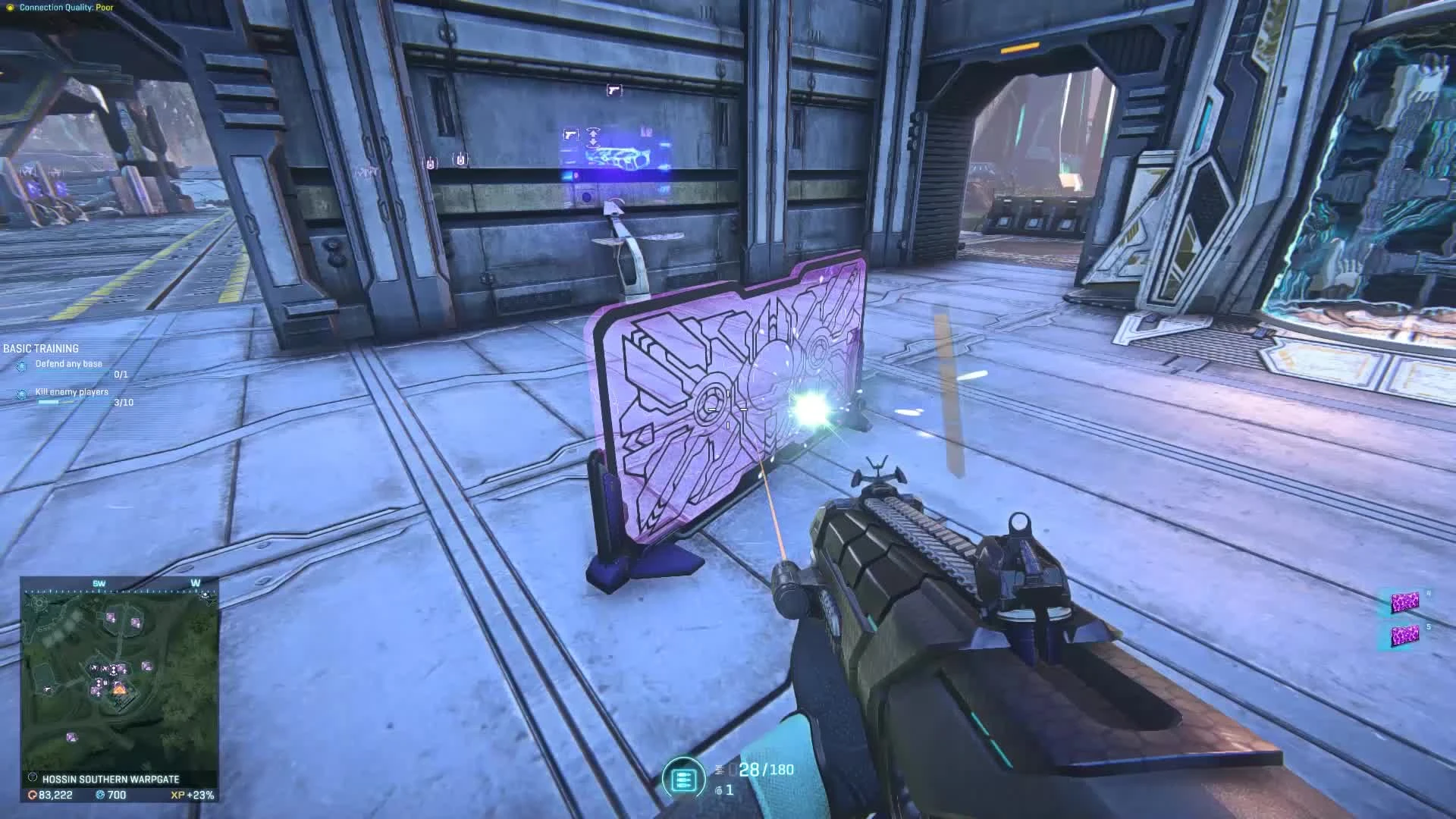Expand the BASIC TRAINING objectives panel
Screen dimensions: 1456x819
(40, 349)
